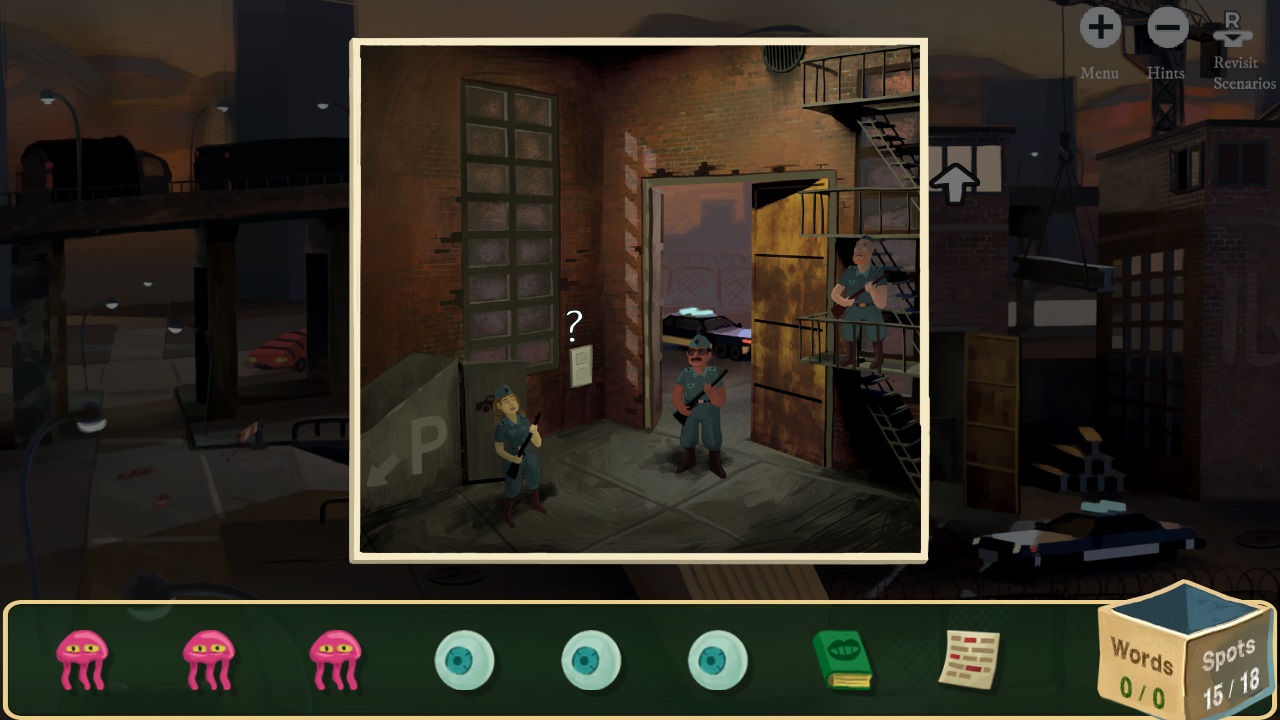Open the green word book
Screen dimensions: 1280x720
tap(843, 658)
